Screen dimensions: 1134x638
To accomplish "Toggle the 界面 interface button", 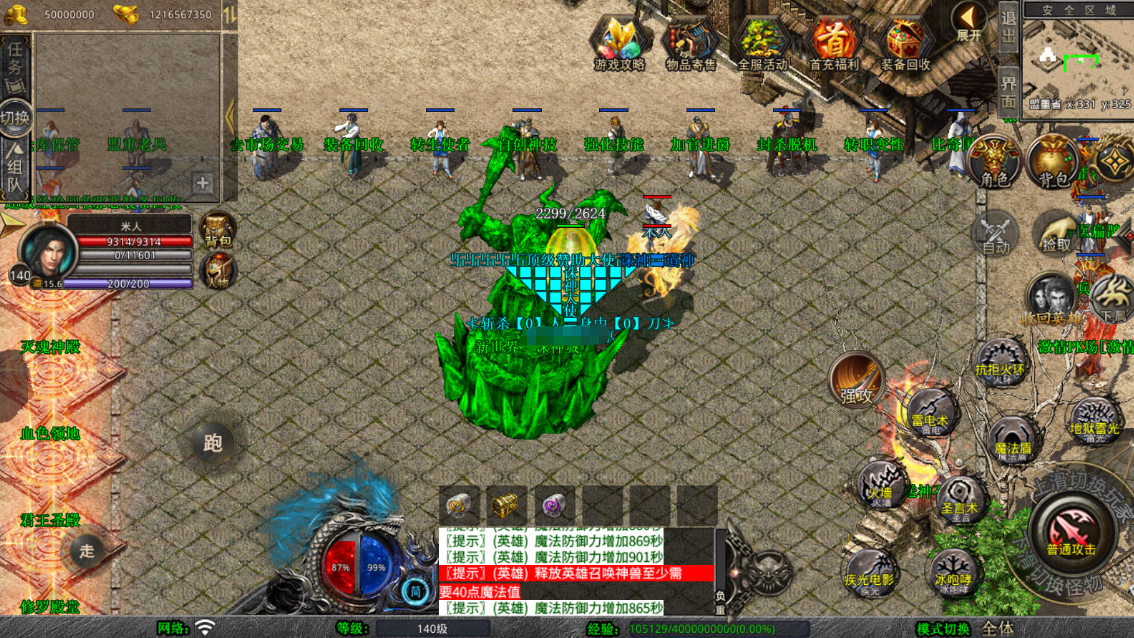I will point(1009,90).
